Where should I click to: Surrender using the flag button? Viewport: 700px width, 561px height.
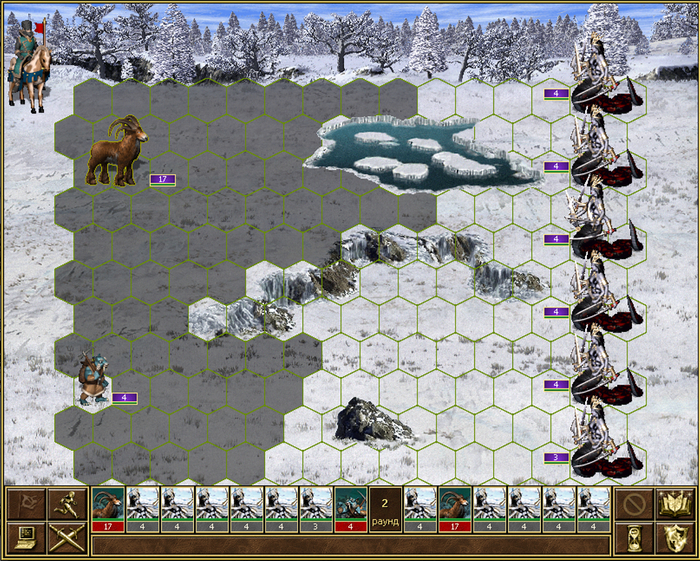tap(26, 504)
